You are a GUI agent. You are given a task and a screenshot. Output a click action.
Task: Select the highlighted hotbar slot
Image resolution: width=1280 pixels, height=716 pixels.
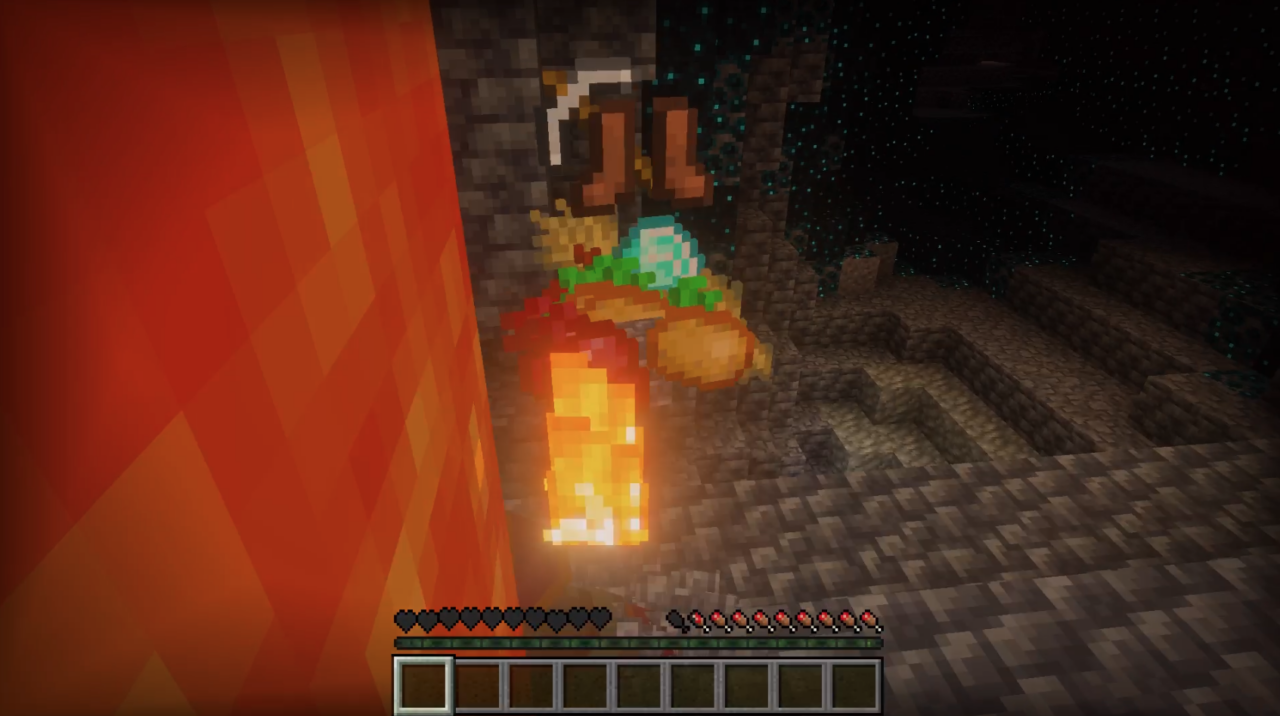point(424,685)
